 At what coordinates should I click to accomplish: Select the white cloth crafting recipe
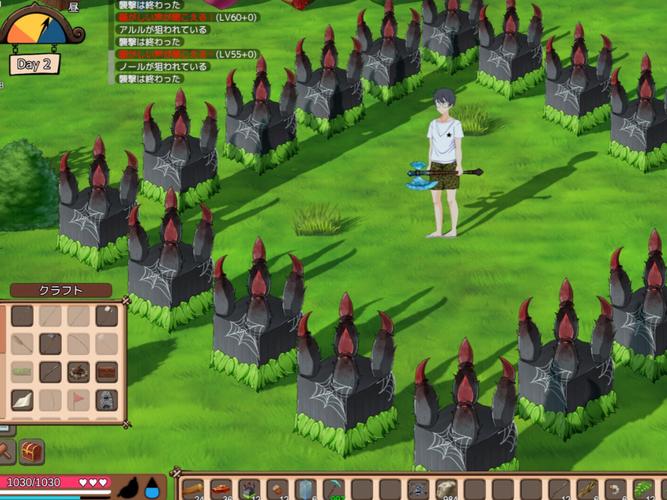[x=22, y=400]
